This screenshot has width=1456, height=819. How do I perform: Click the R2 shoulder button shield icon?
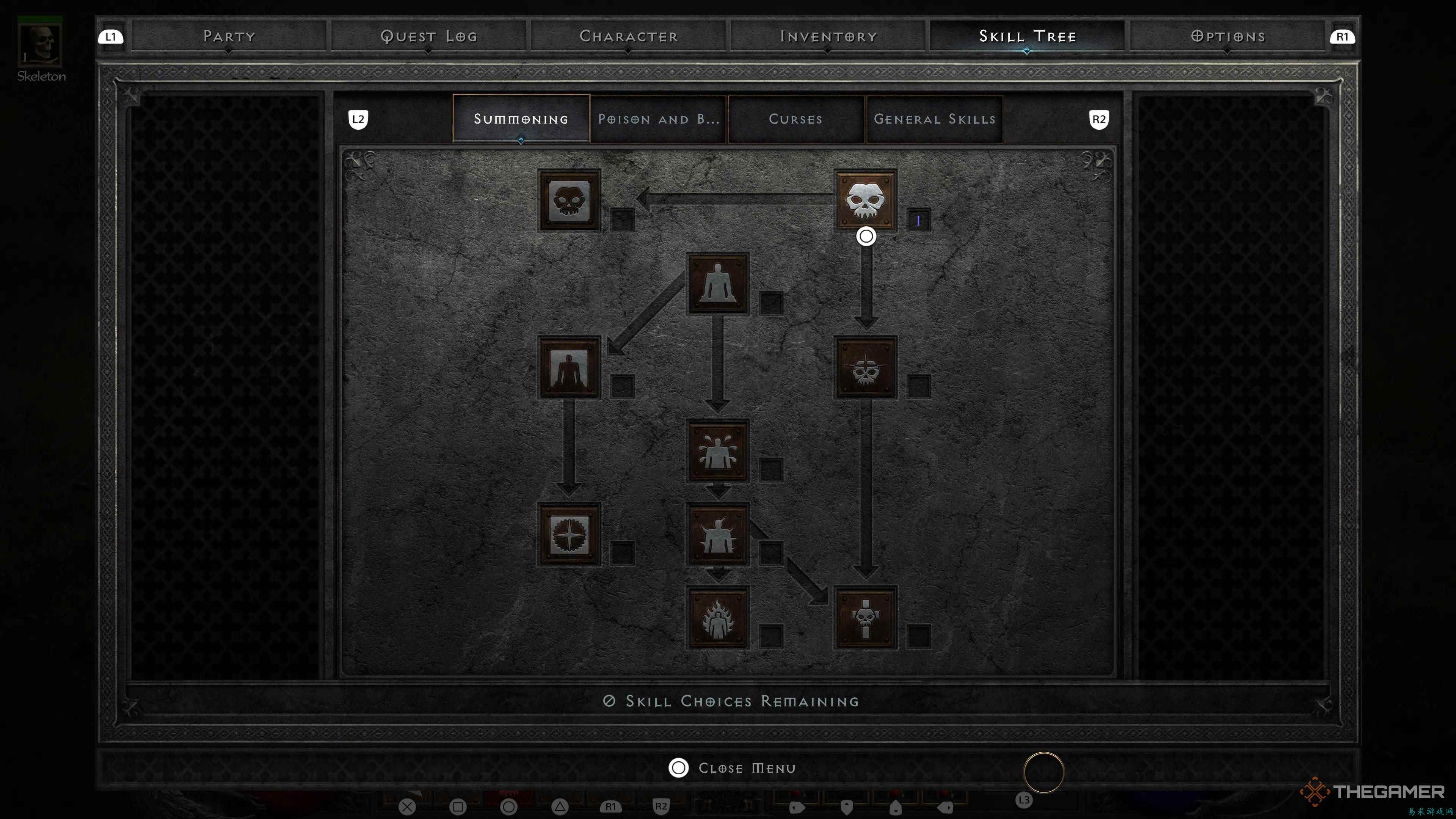1098,119
